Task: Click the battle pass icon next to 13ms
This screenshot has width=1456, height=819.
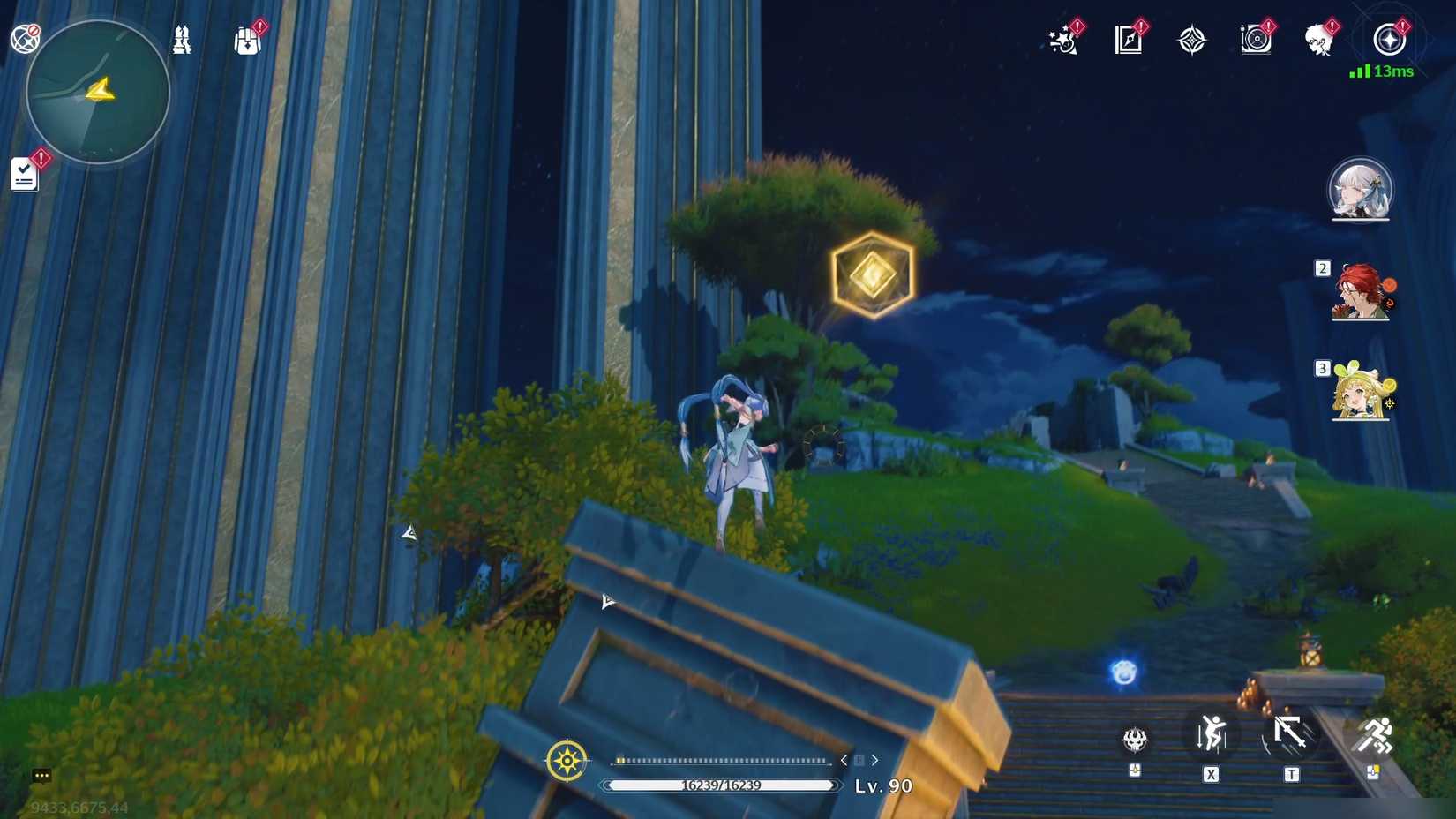Action: (1389, 37)
